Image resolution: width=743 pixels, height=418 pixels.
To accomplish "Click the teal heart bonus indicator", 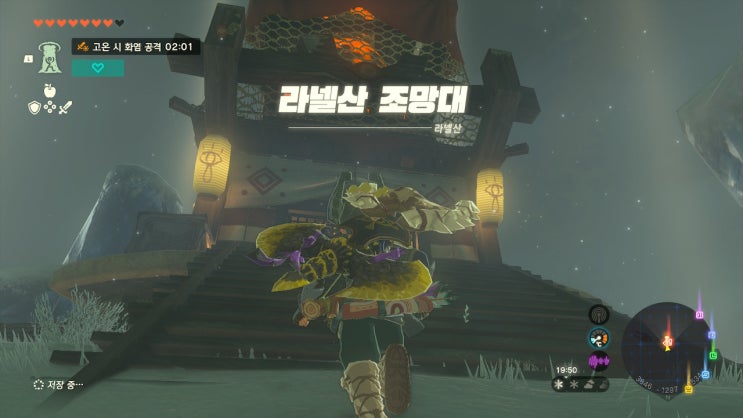I will (x=98, y=68).
